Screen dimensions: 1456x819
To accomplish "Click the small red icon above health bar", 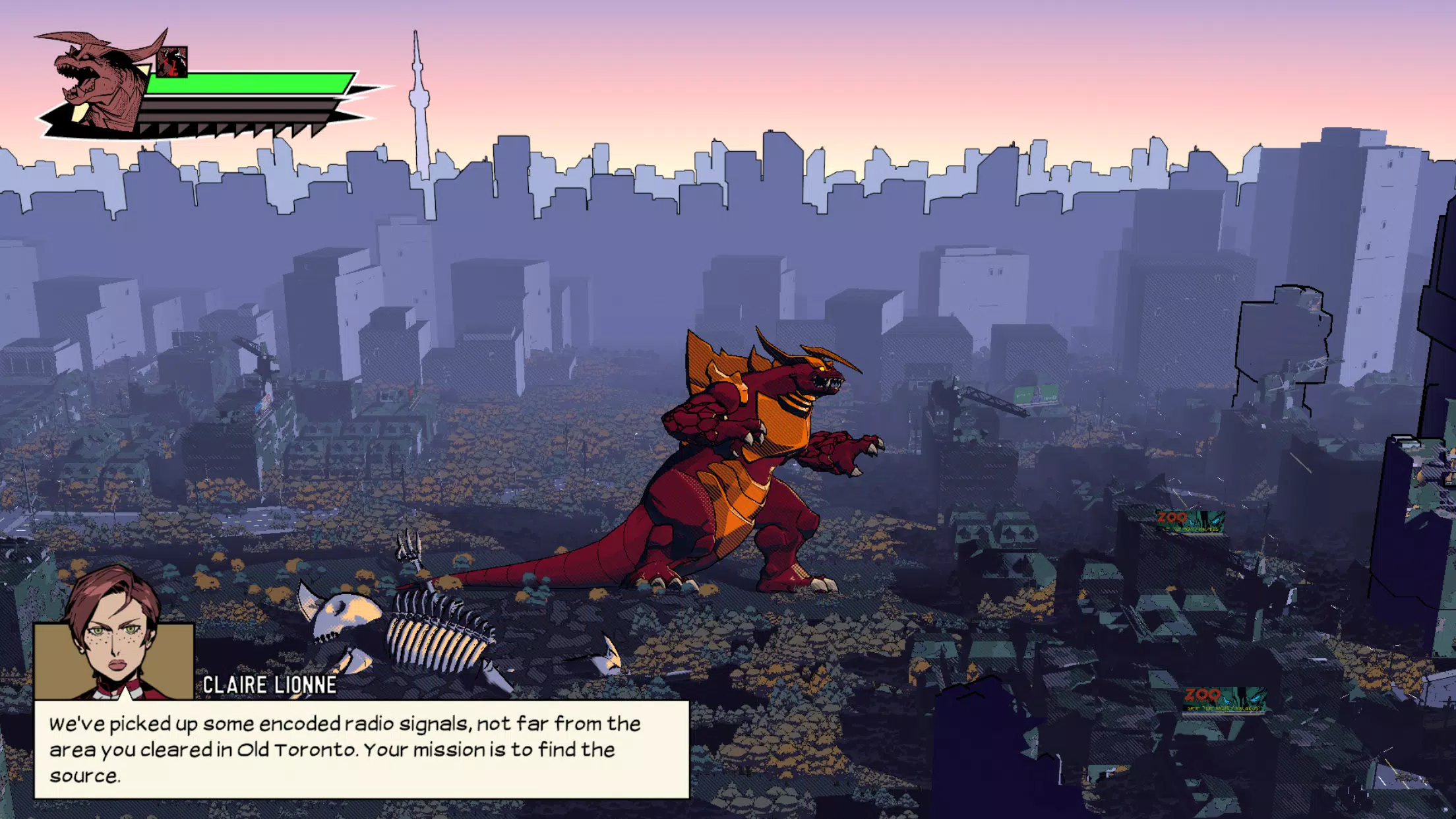I will tap(173, 62).
